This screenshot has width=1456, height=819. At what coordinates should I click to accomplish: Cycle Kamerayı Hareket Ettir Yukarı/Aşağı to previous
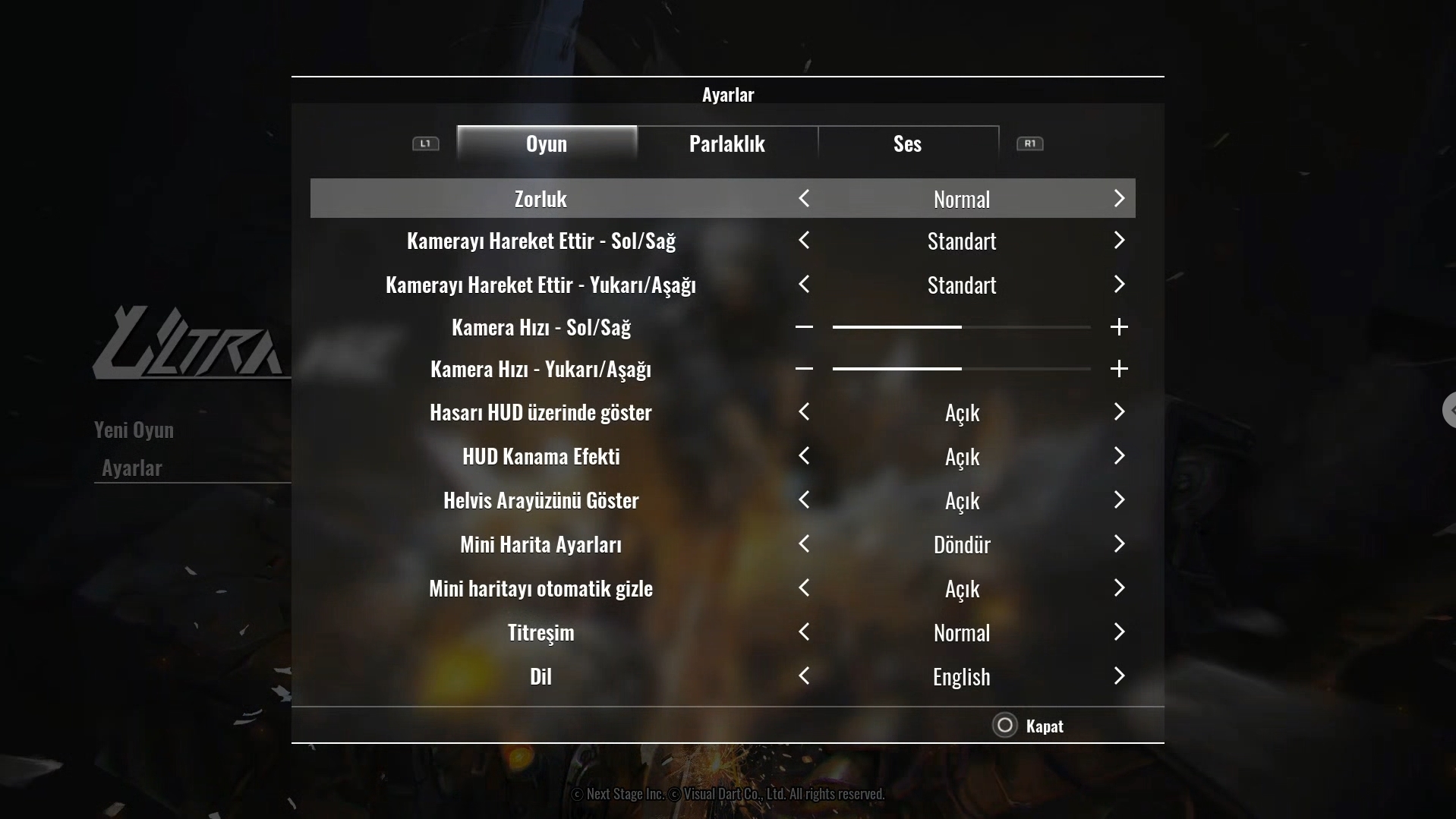point(804,285)
